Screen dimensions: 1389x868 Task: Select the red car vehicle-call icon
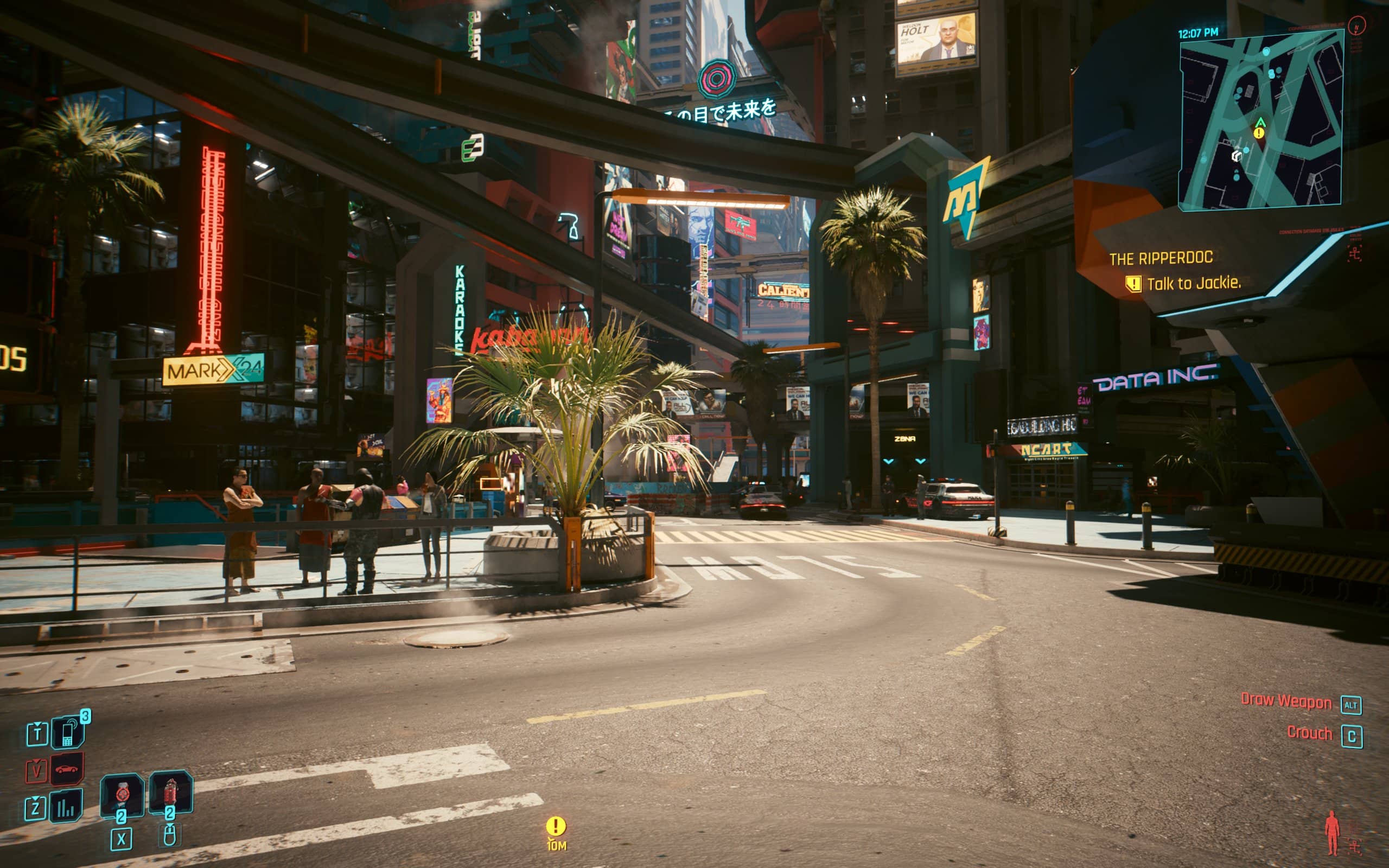click(x=67, y=769)
